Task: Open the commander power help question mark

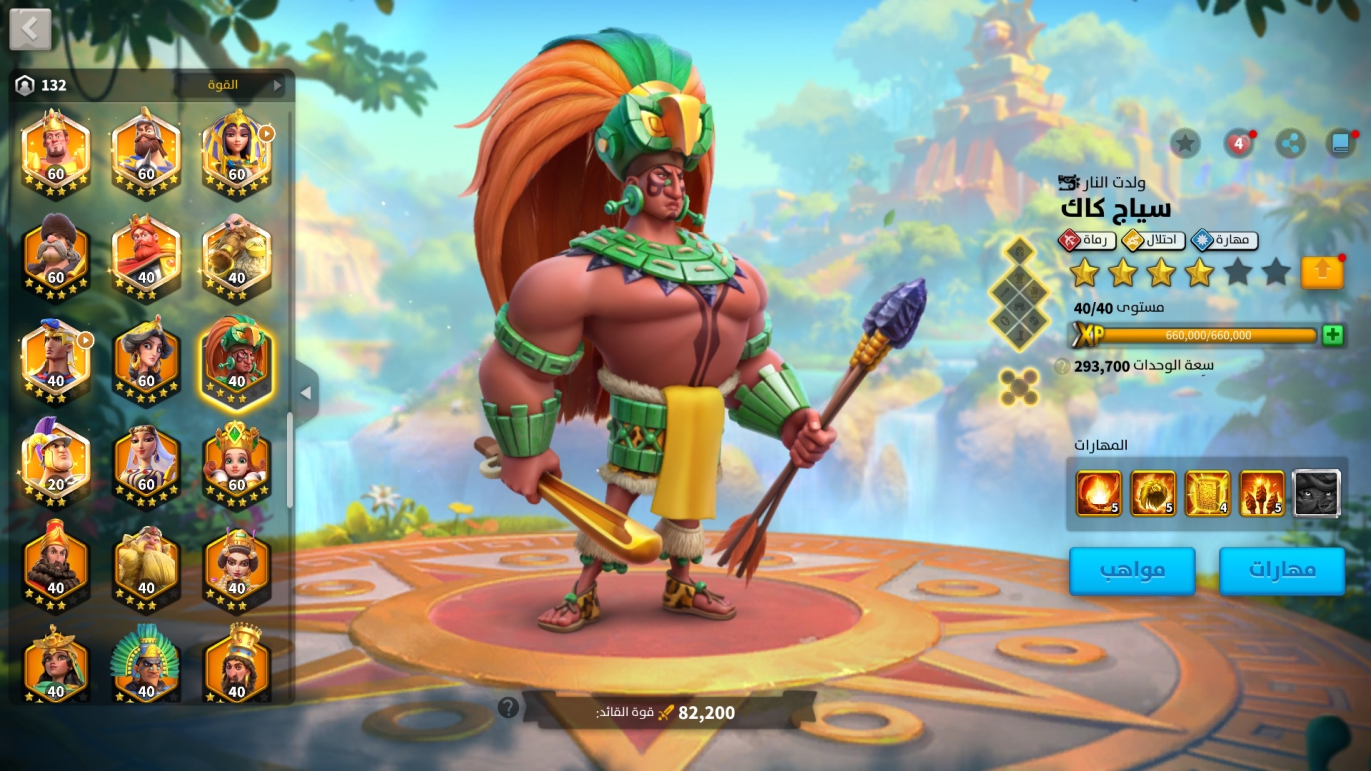Action: click(x=508, y=708)
